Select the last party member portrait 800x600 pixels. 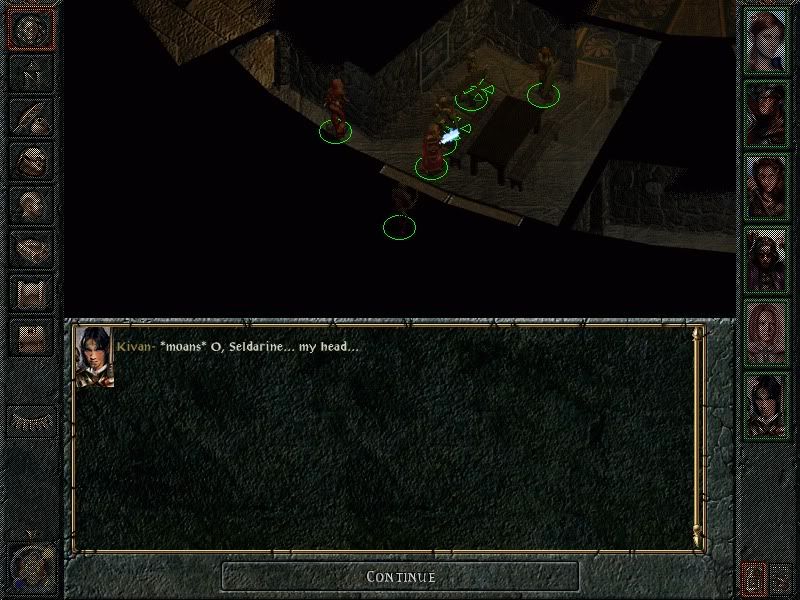coord(768,404)
